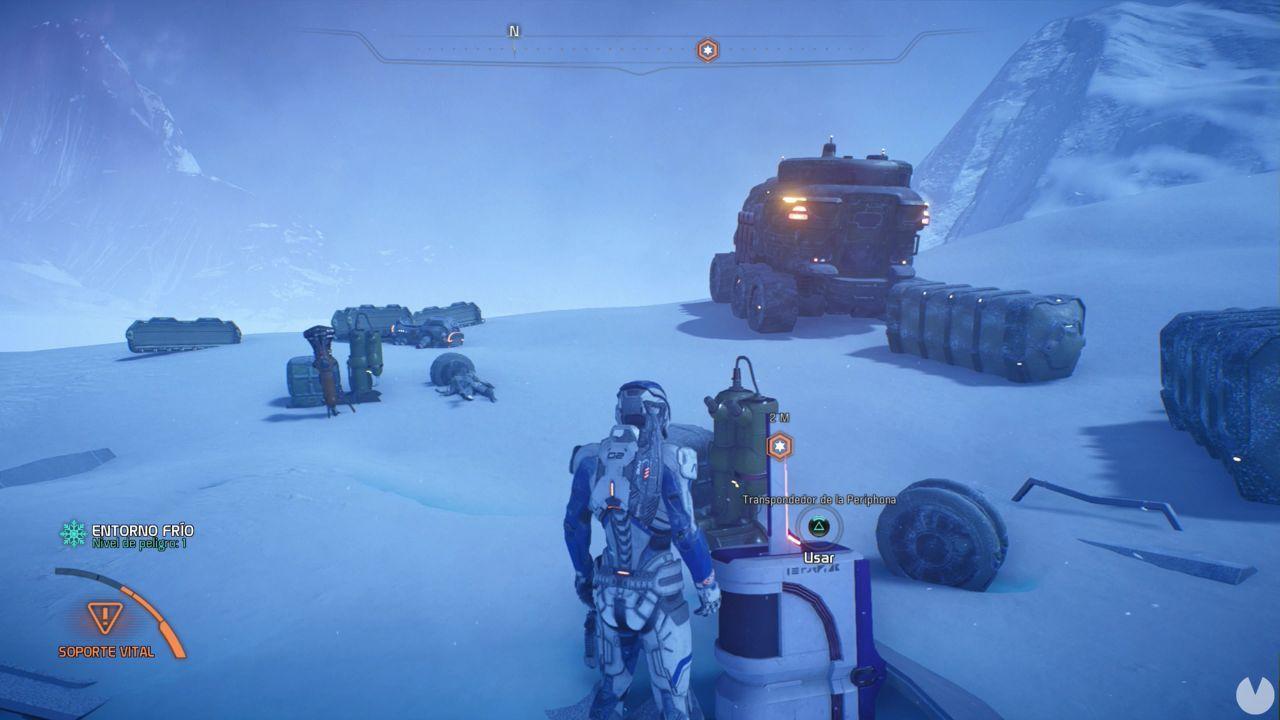
Task: Click the Soporte Vital warning triangle icon
Action: 104,617
